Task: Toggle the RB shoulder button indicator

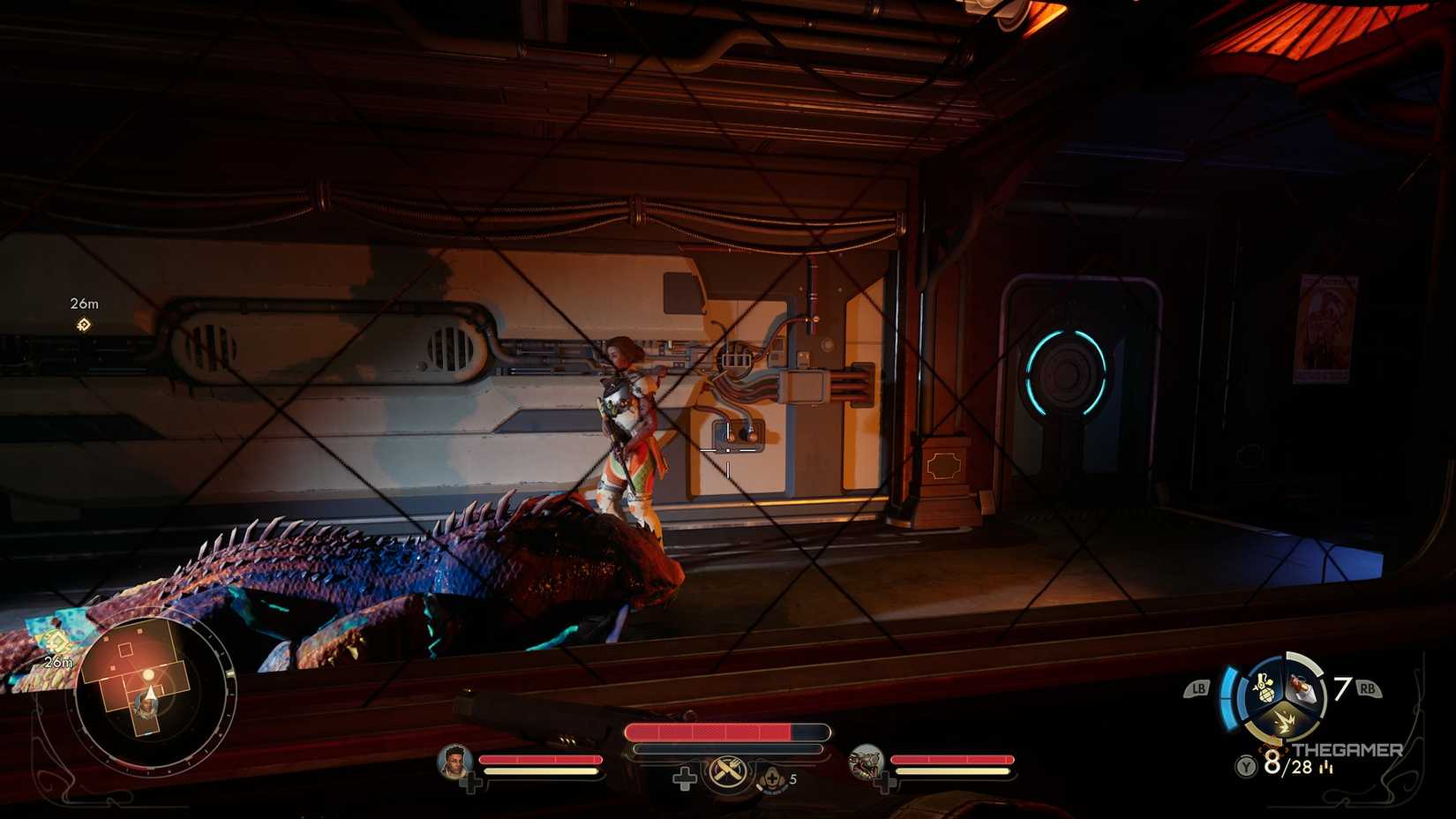Action: [x=1368, y=688]
